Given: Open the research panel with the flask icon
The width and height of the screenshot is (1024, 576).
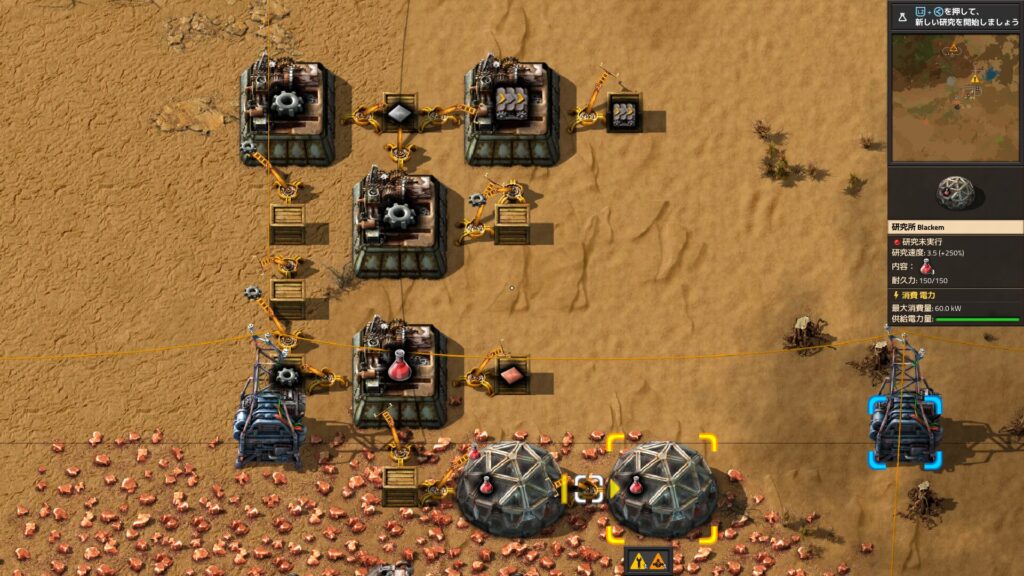Looking at the screenshot, I should tap(902, 17).
